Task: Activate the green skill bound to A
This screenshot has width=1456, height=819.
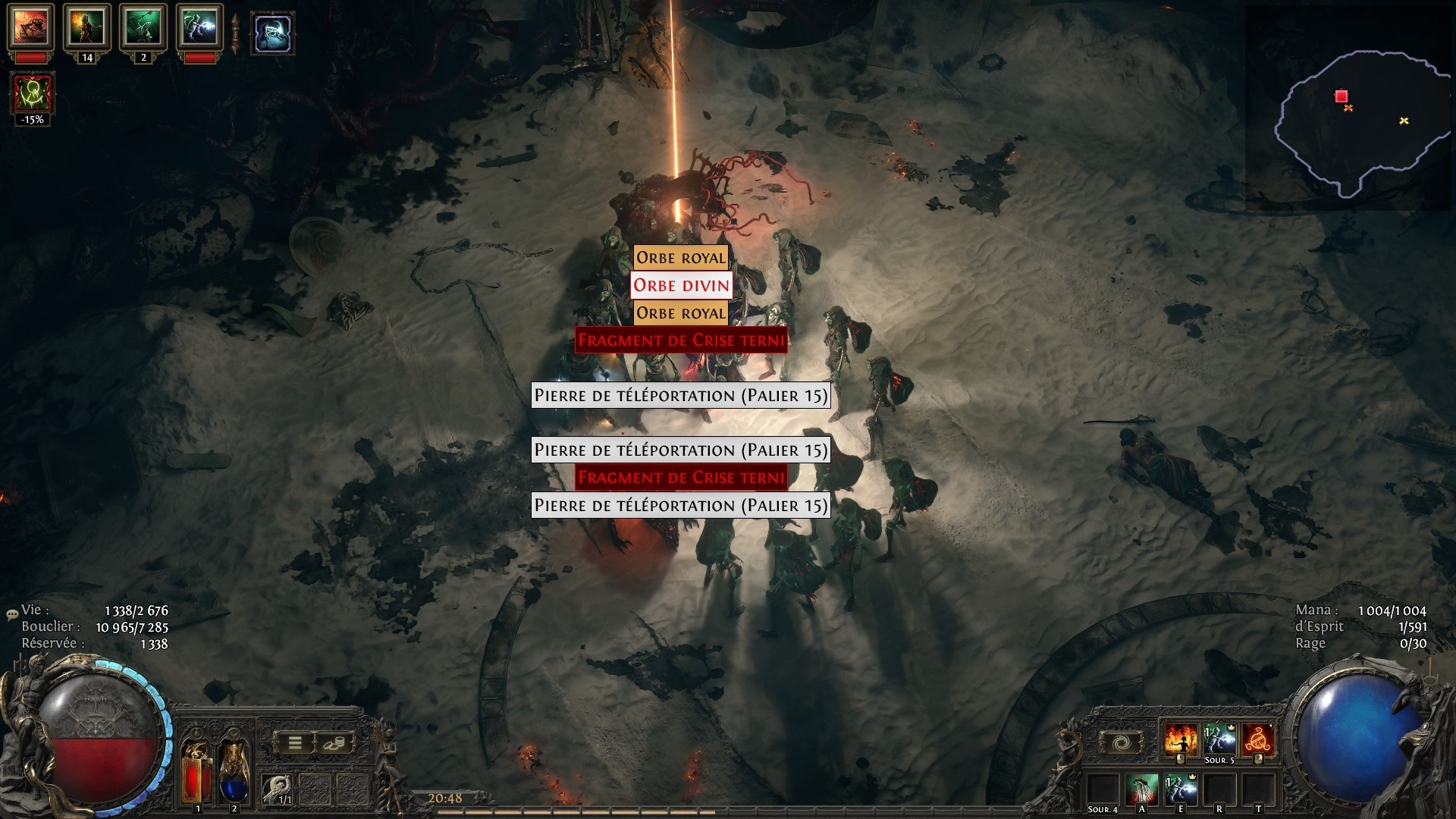Action: pos(1142,790)
